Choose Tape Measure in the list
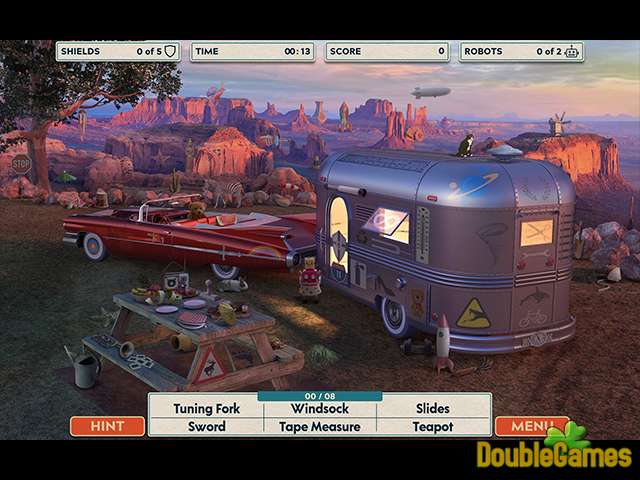Viewport: 640px width, 480px height. (x=320, y=426)
